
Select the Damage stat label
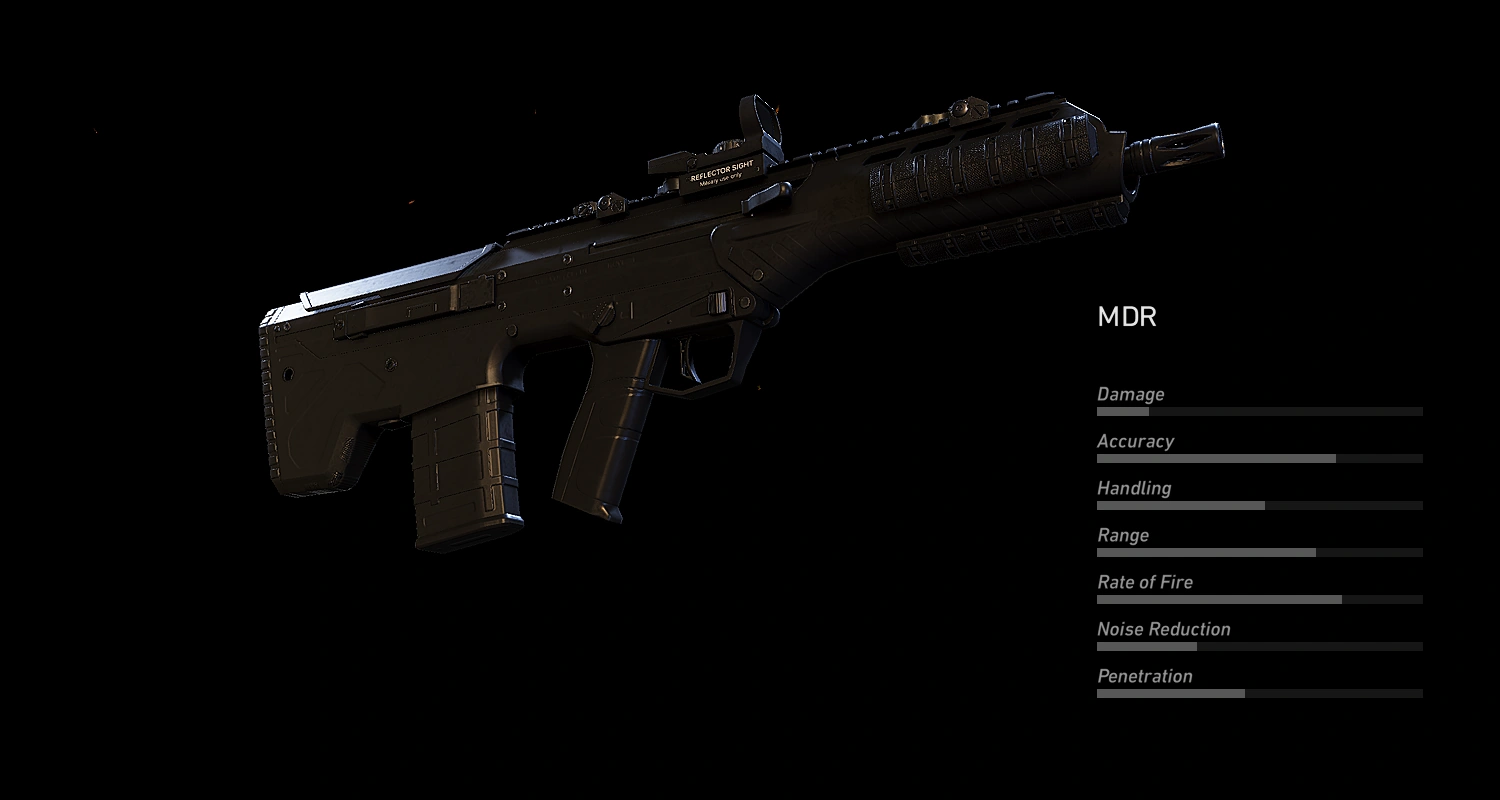(x=1130, y=394)
